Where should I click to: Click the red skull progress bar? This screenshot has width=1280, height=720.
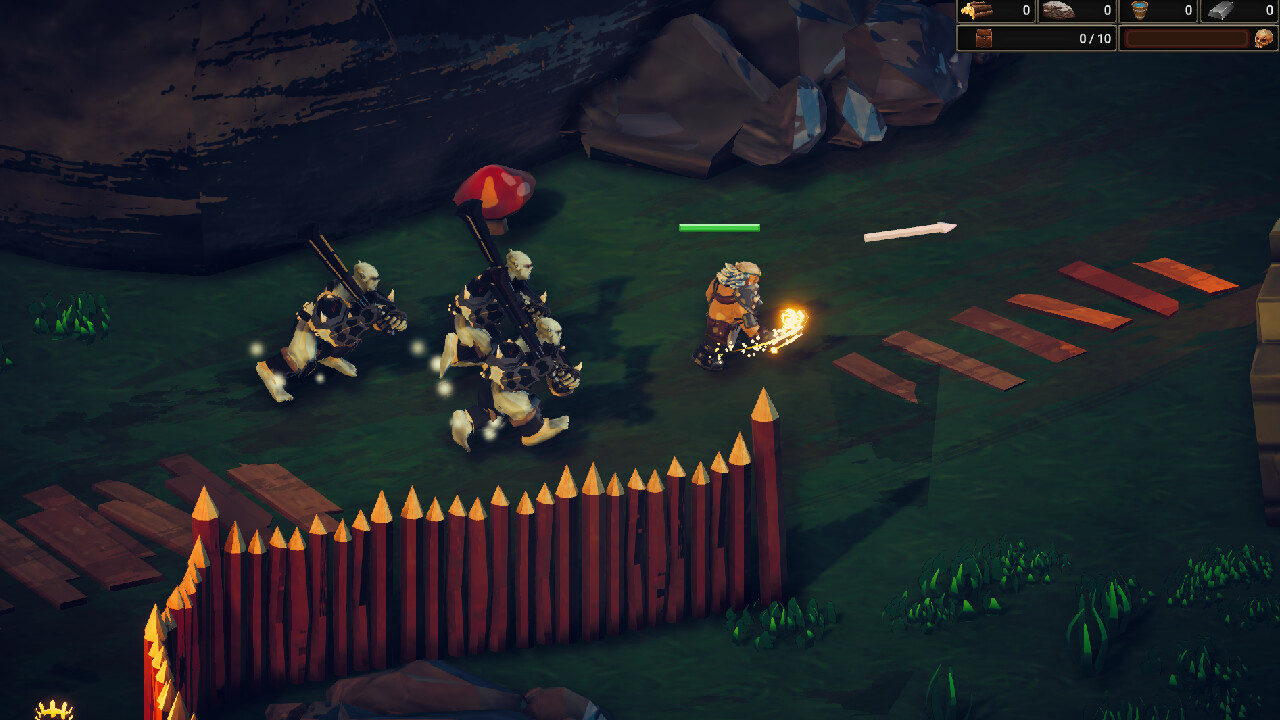[x=1188, y=38]
